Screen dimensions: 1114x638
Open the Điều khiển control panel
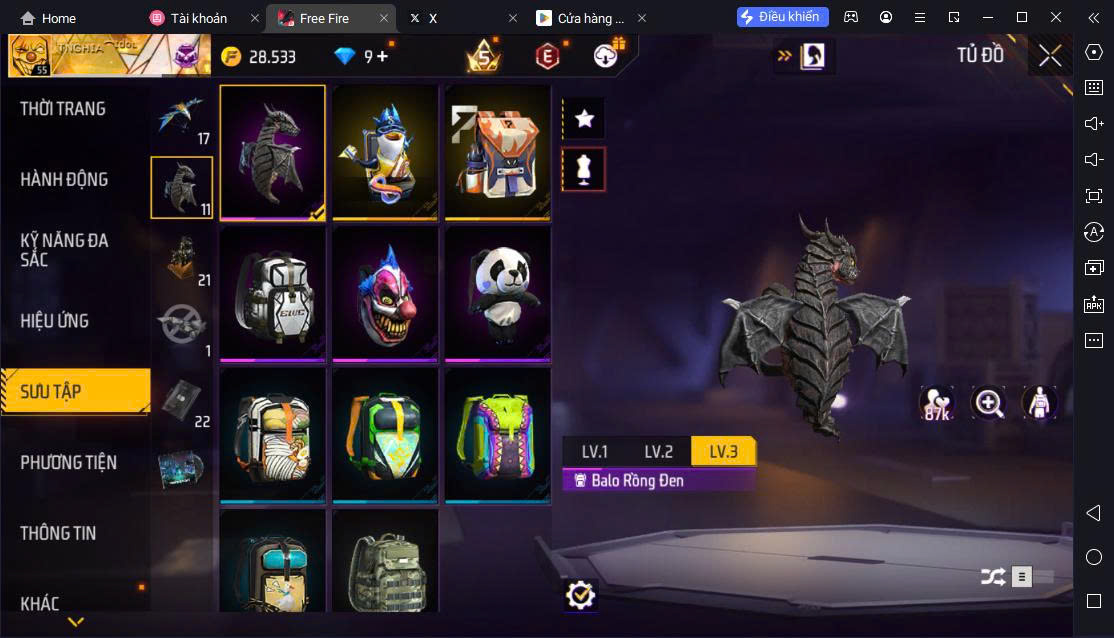(783, 17)
